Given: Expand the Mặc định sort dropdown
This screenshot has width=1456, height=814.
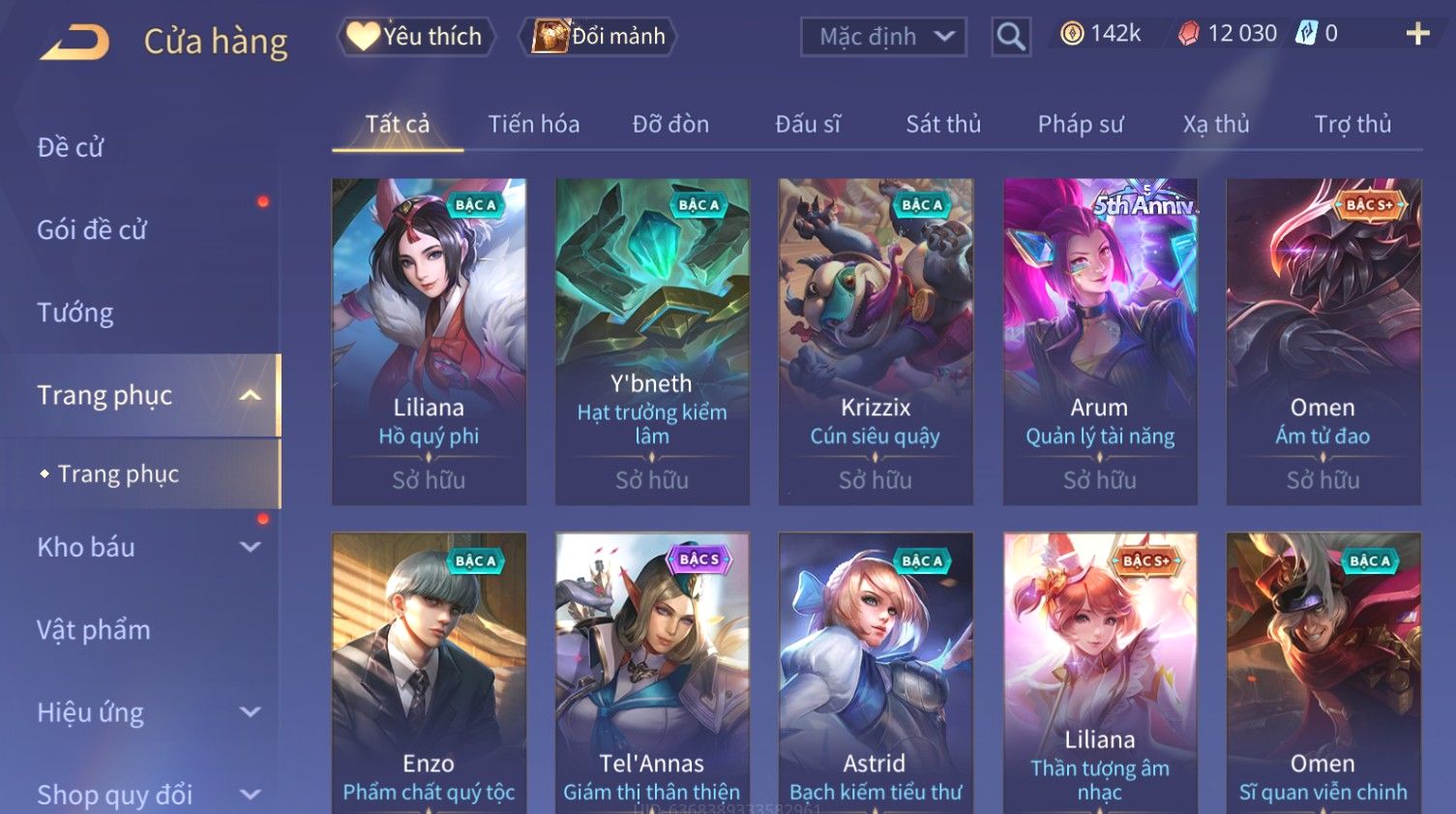Looking at the screenshot, I should pos(883,37).
